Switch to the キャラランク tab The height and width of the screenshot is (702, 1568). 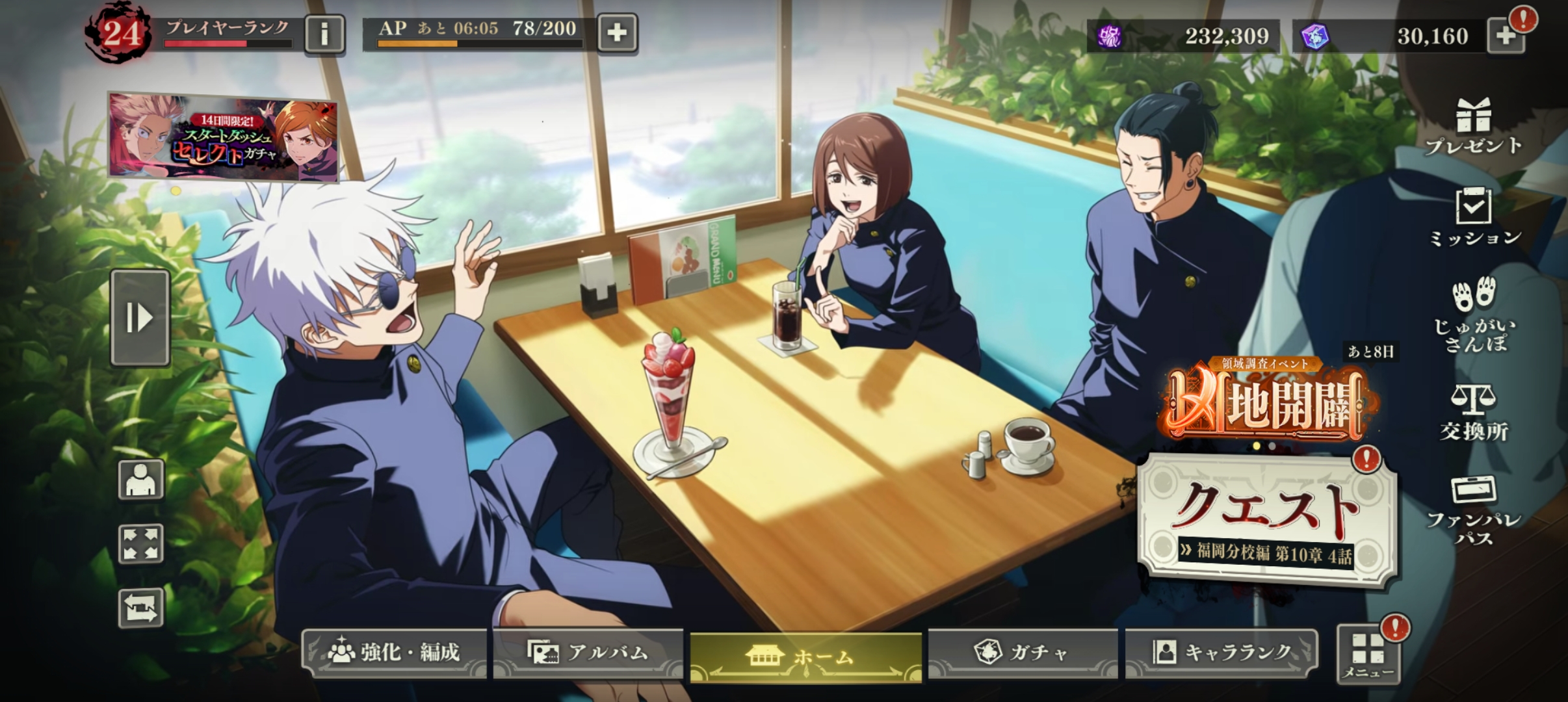pos(1222,652)
